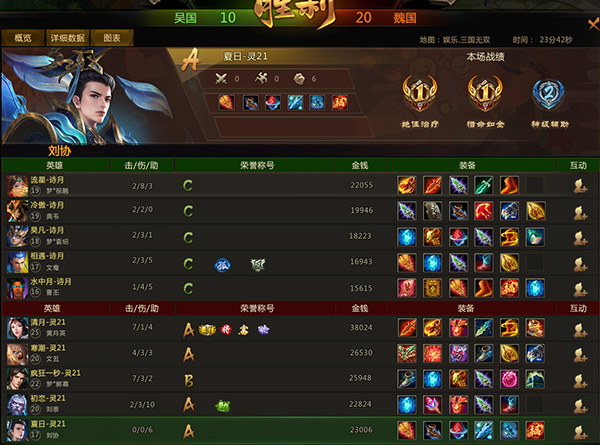The width and height of the screenshot is (600, 445).
Task: Click the 互动 interact icon for 水中月-诗月
Action: tap(579, 288)
